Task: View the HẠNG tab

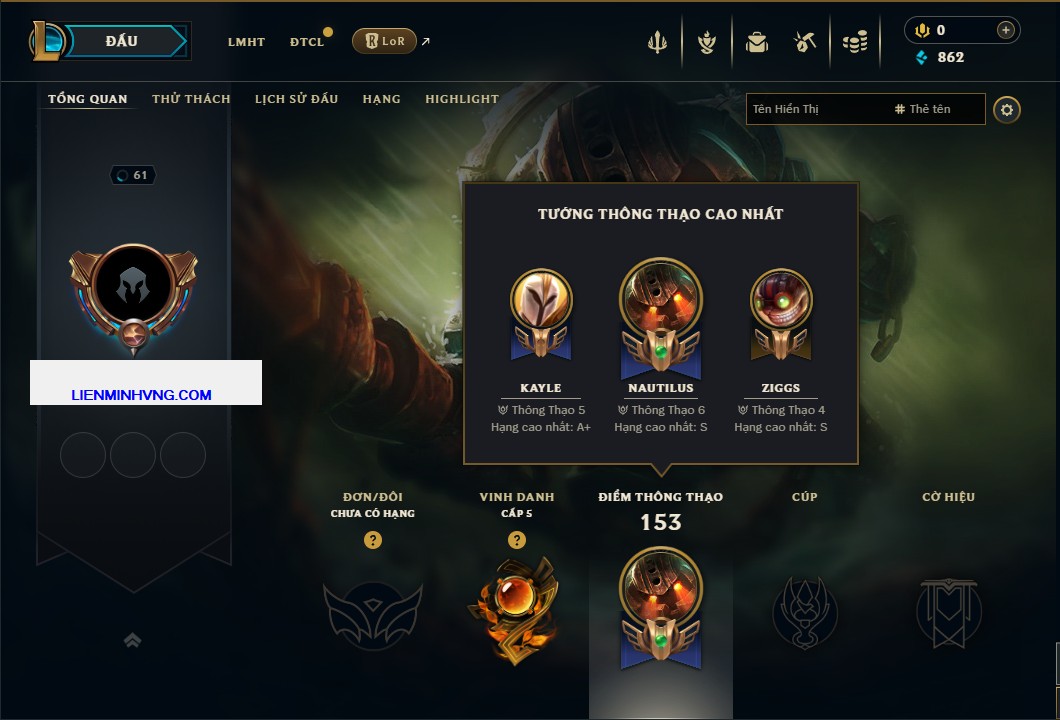Action: coord(381,99)
